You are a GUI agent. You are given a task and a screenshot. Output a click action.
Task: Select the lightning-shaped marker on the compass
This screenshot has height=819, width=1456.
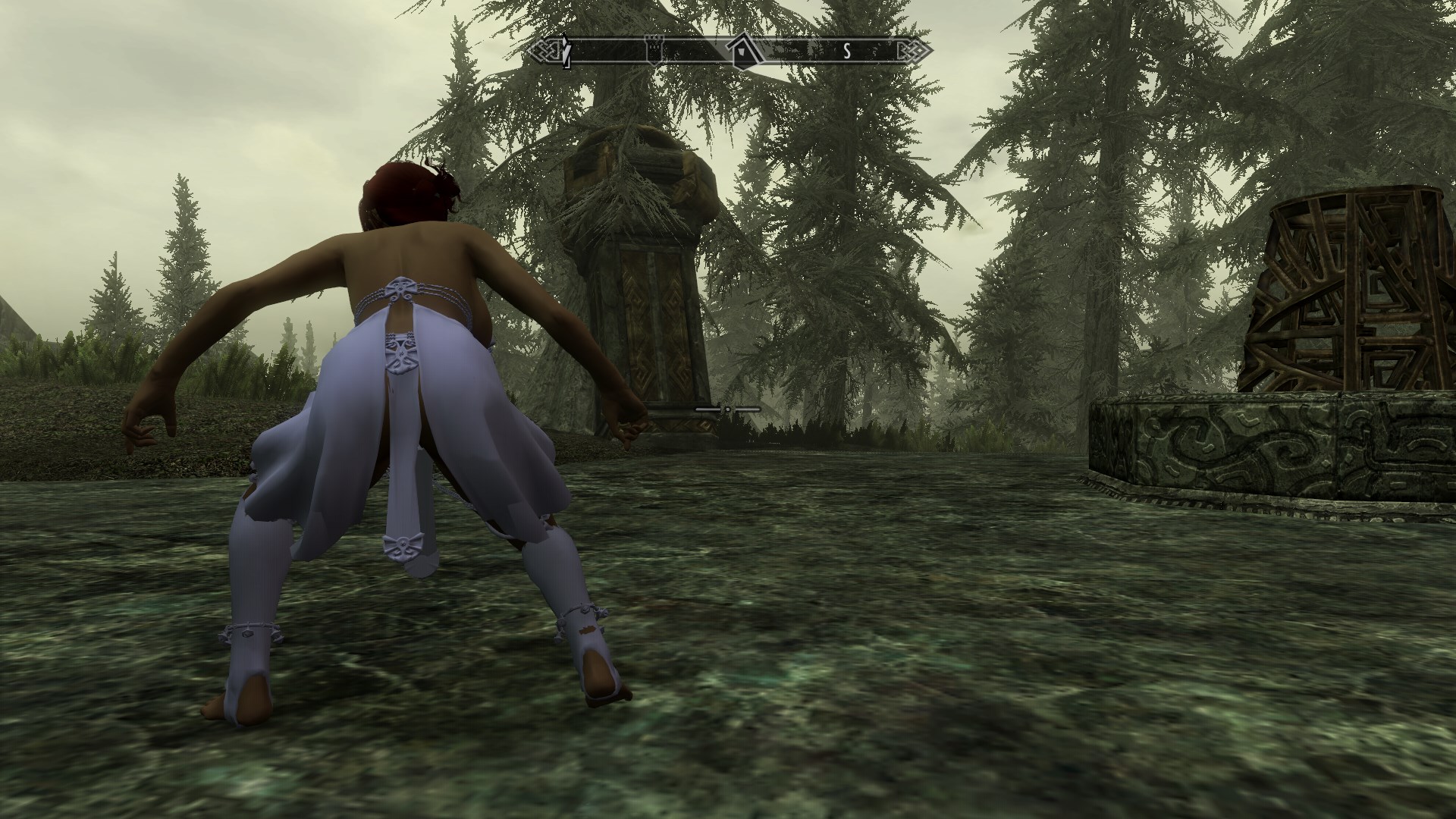point(566,51)
